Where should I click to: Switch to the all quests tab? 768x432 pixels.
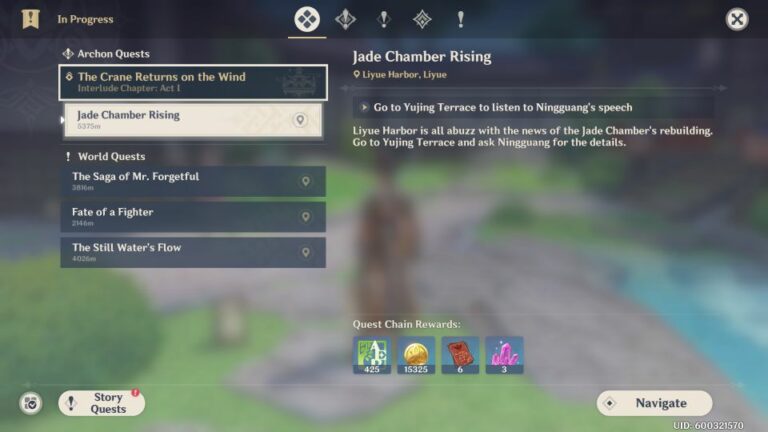pos(307,19)
